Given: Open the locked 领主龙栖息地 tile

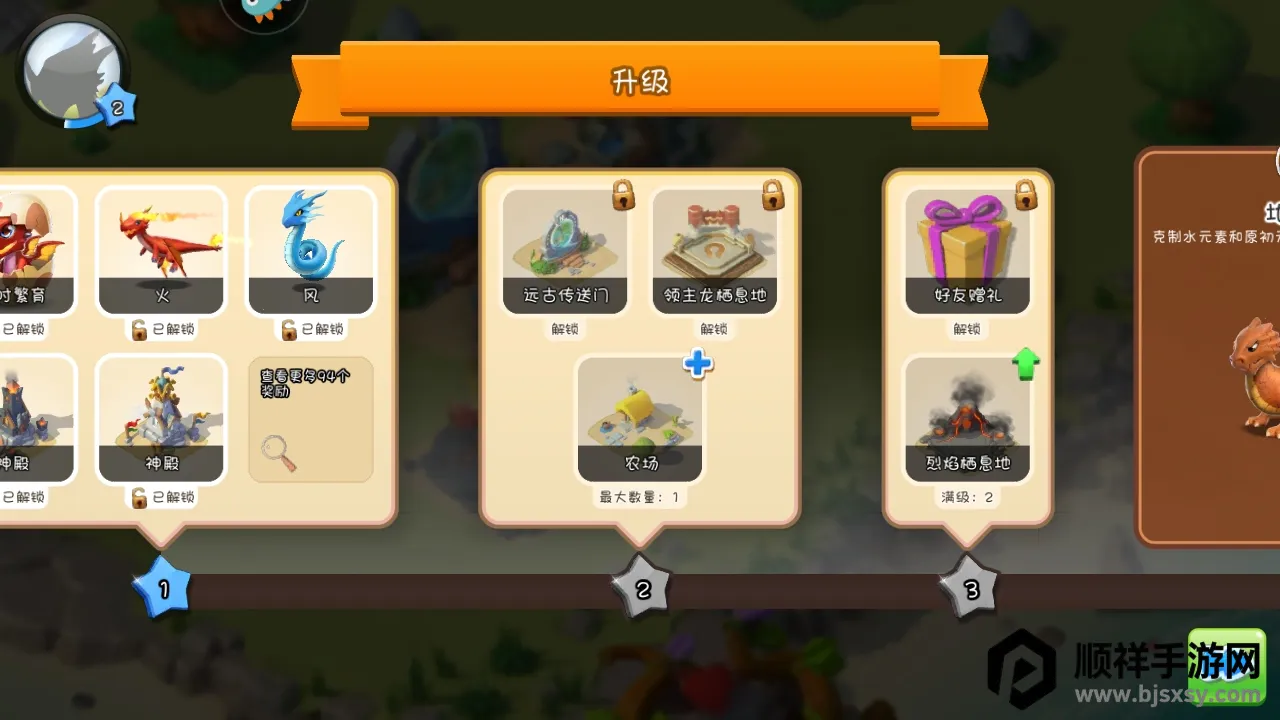Looking at the screenshot, I should [714, 250].
